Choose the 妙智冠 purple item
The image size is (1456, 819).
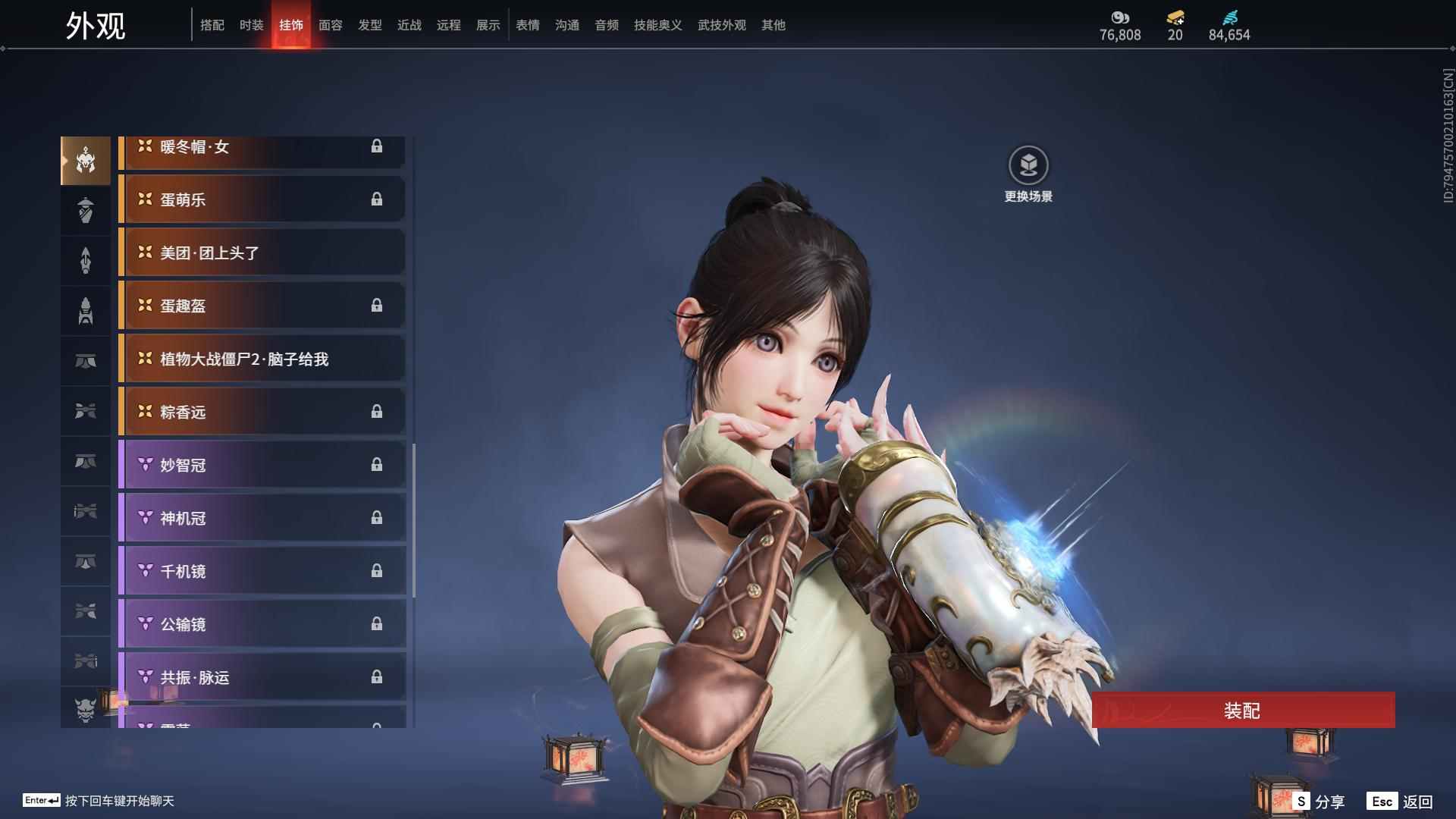point(262,465)
